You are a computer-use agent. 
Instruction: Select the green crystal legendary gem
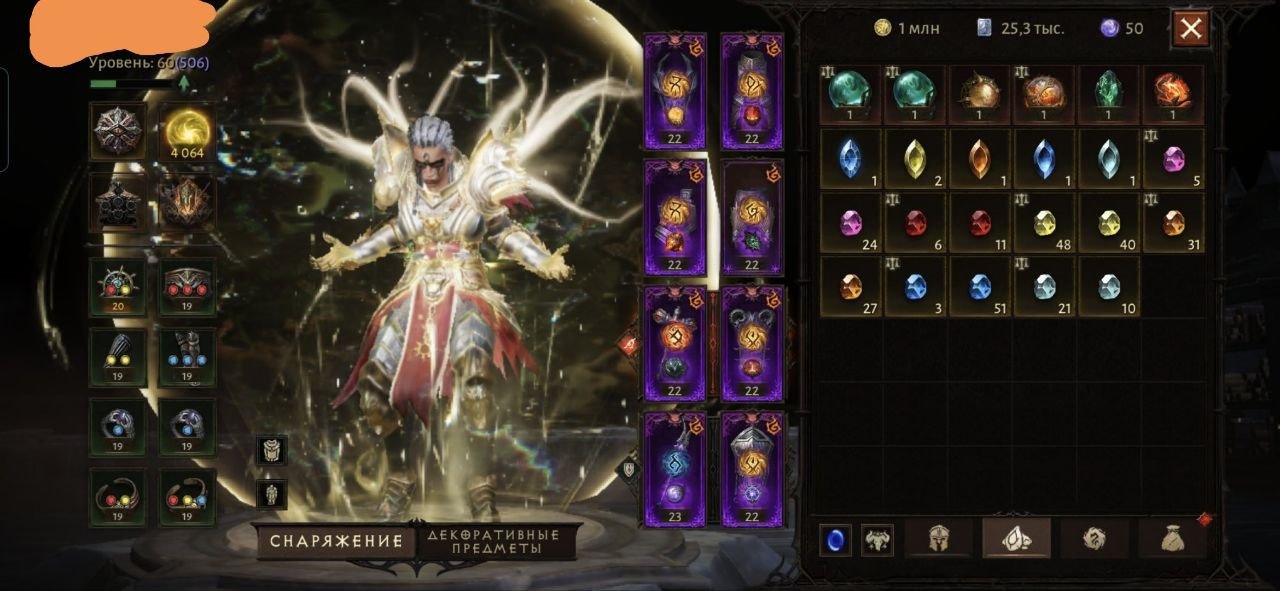pos(1108,93)
